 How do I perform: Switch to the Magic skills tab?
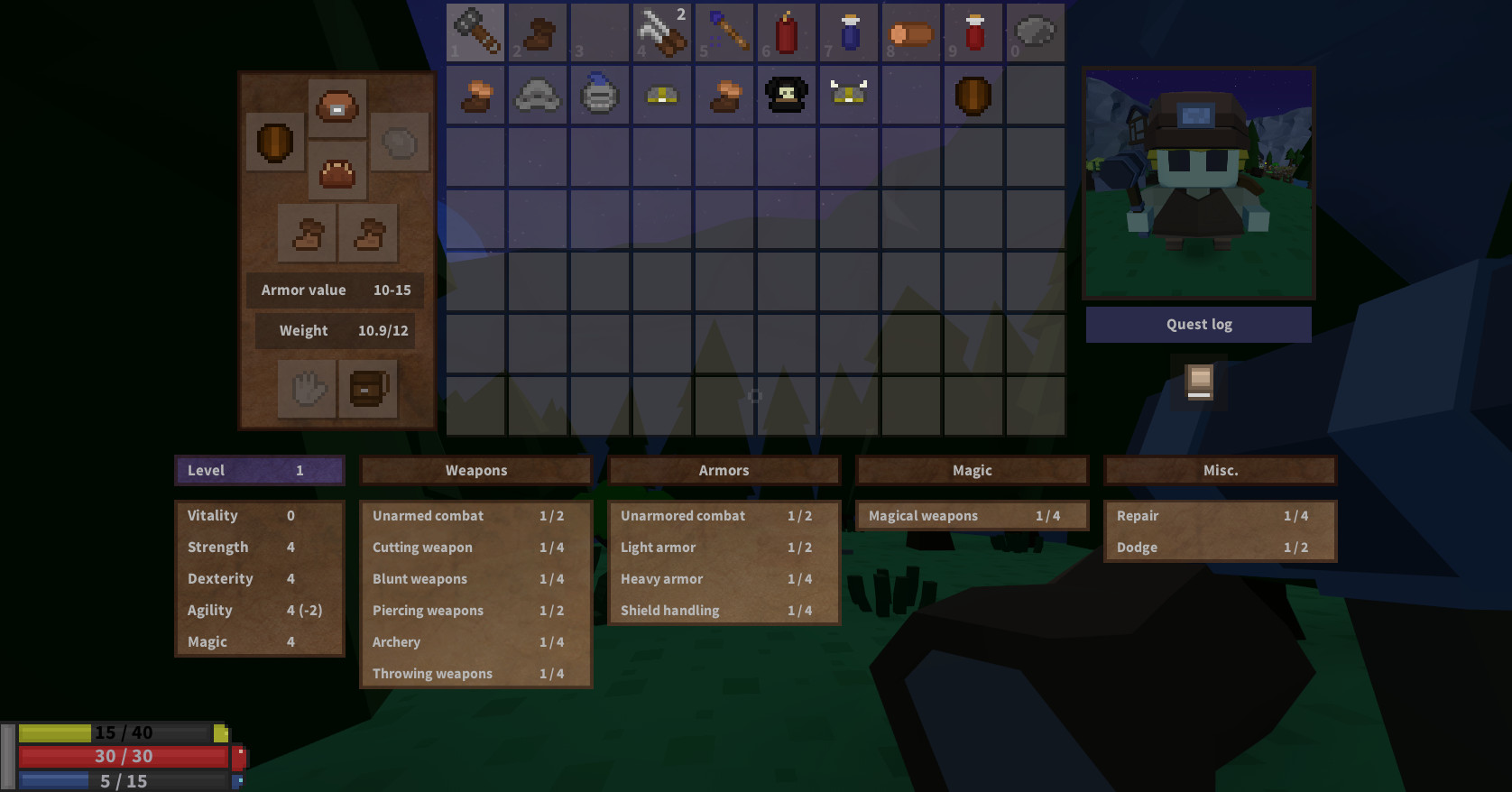(x=972, y=470)
